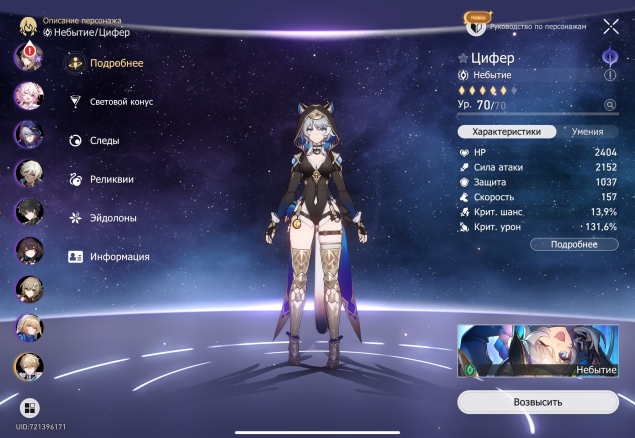Open the character grid view icon
Image resolution: width=635 pixels, height=438 pixels.
coord(30,408)
